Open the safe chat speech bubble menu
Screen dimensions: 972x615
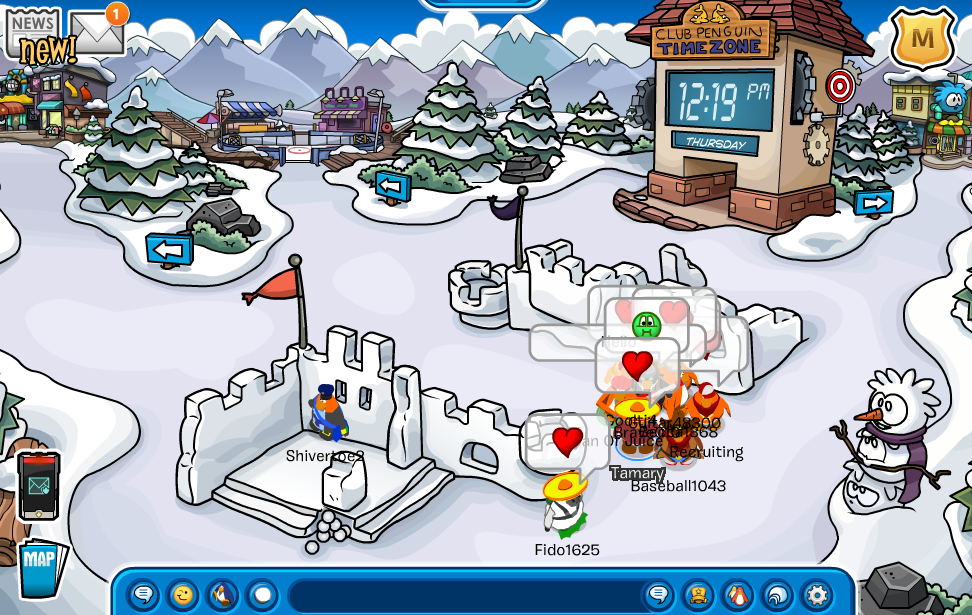click(144, 595)
